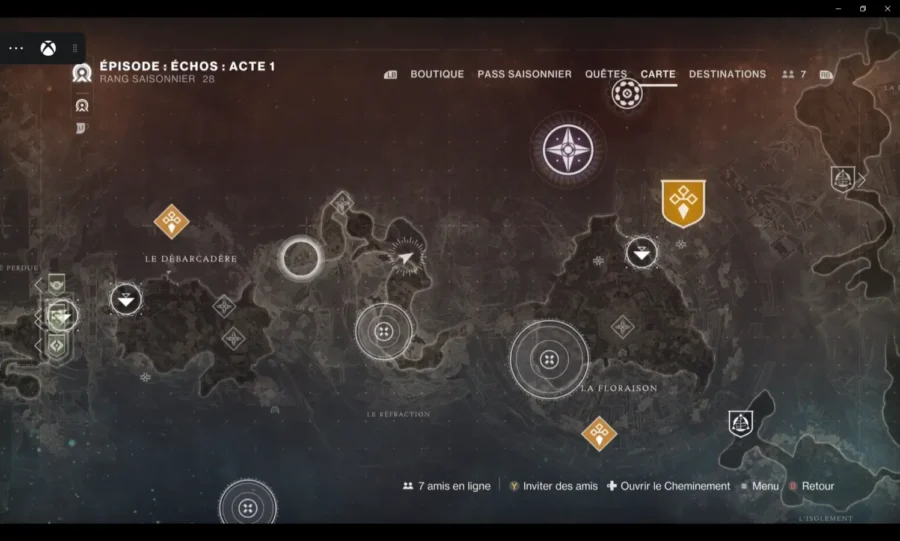Go to the Destinations tab
Screen dimensions: 900x541
pos(727,74)
